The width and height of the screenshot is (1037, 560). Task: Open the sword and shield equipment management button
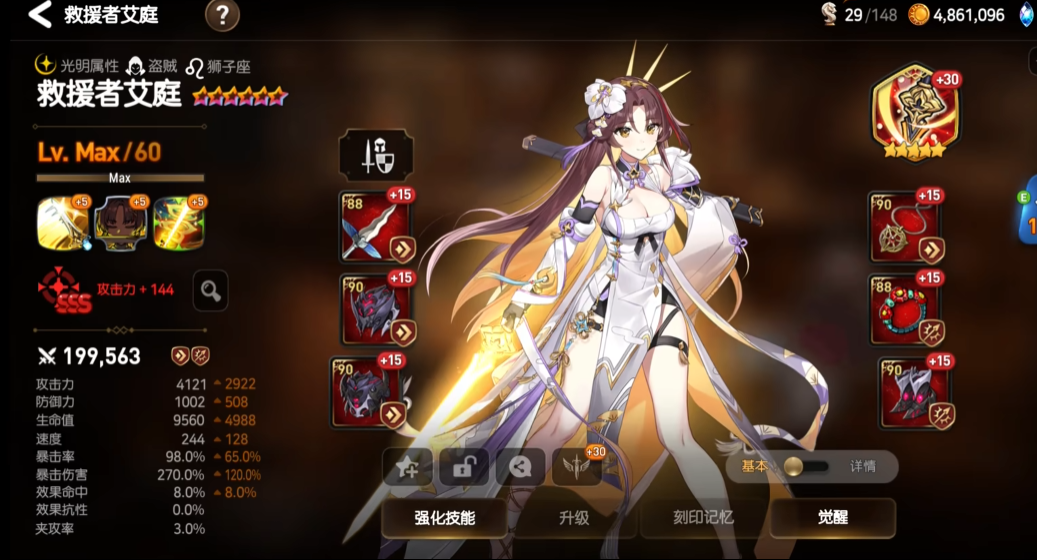point(376,156)
